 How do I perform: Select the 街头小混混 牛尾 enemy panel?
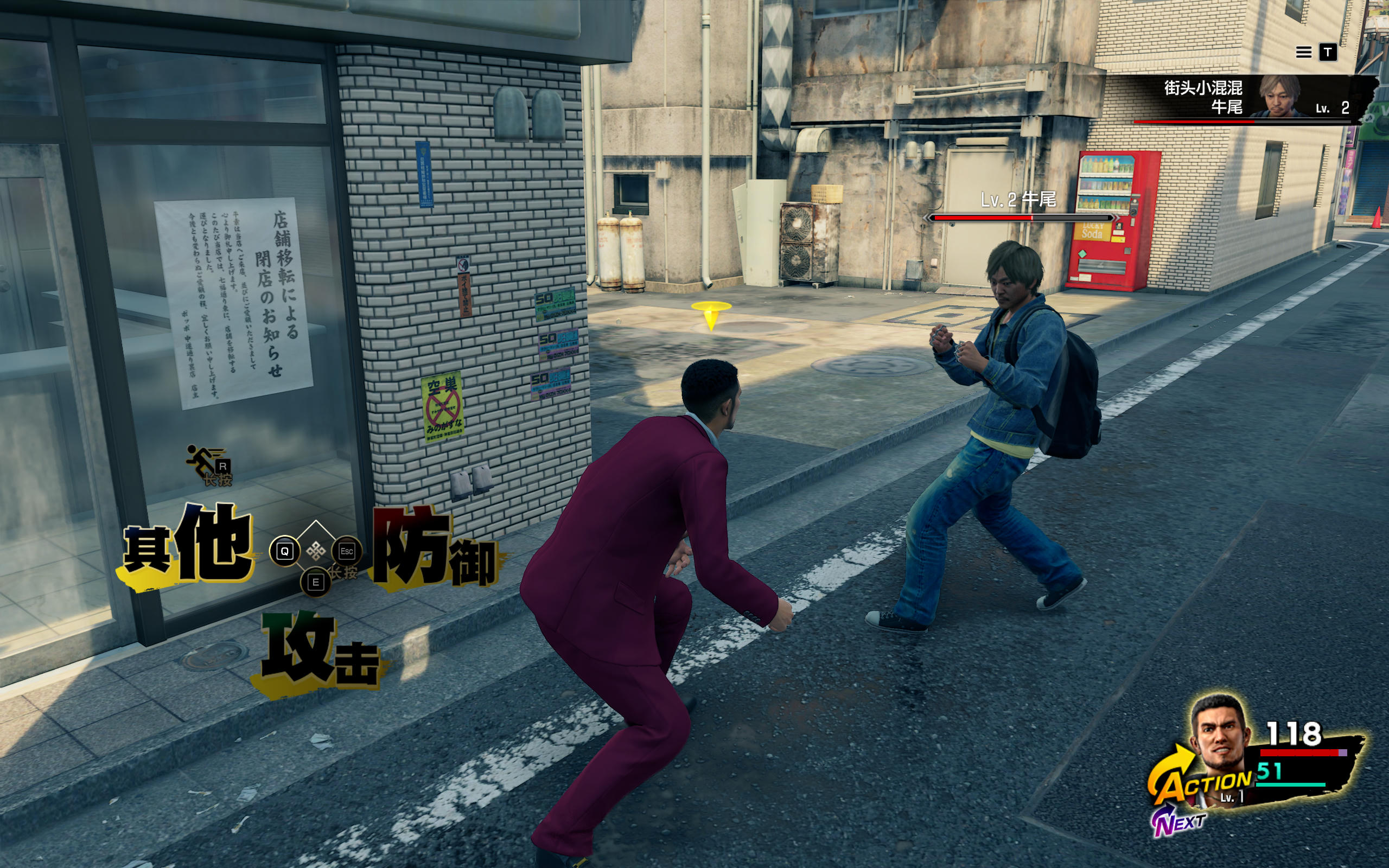[x=1251, y=98]
